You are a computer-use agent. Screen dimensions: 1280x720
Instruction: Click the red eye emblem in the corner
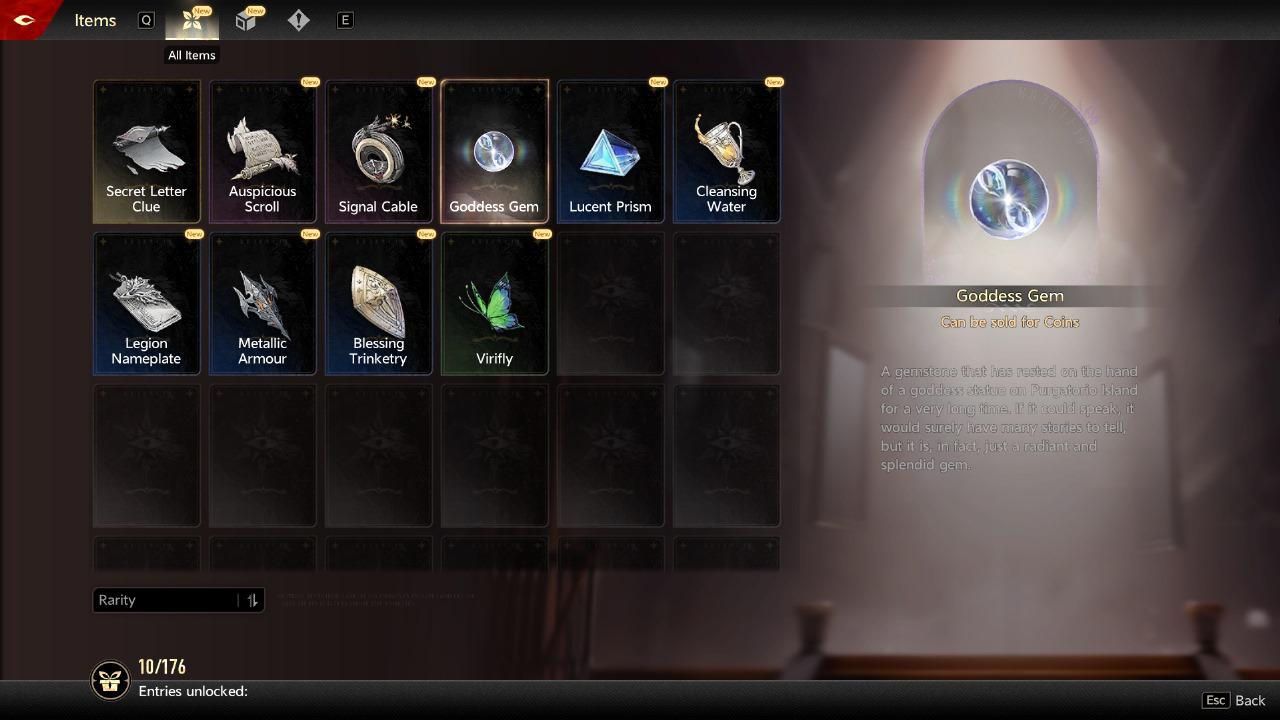tap(22, 20)
